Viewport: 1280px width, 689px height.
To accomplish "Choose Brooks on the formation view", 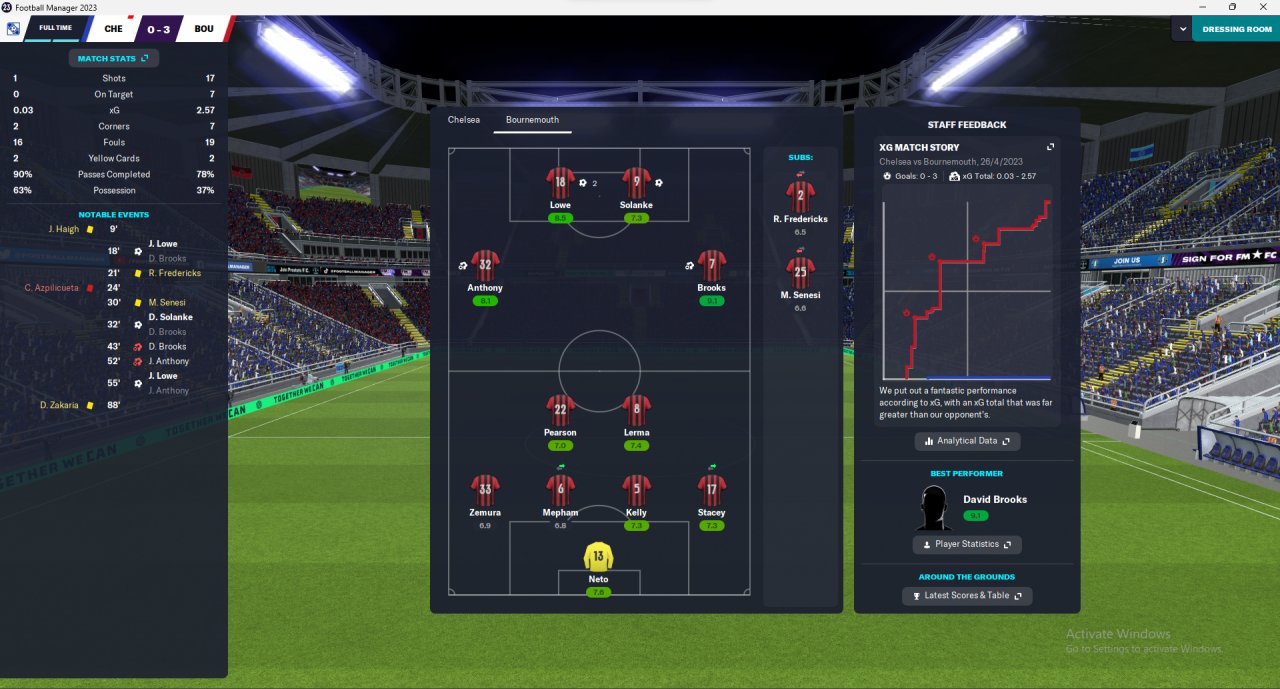I will point(711,267).
